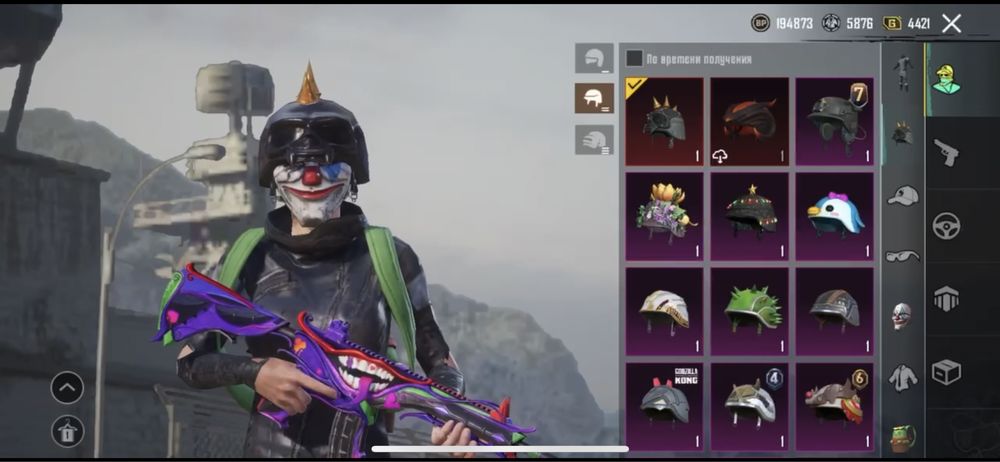Open the vehicle skins steering wheel tab
The height and width of the screenshot is (462, 1000).
pyautogui.click(x=945, y=226)
